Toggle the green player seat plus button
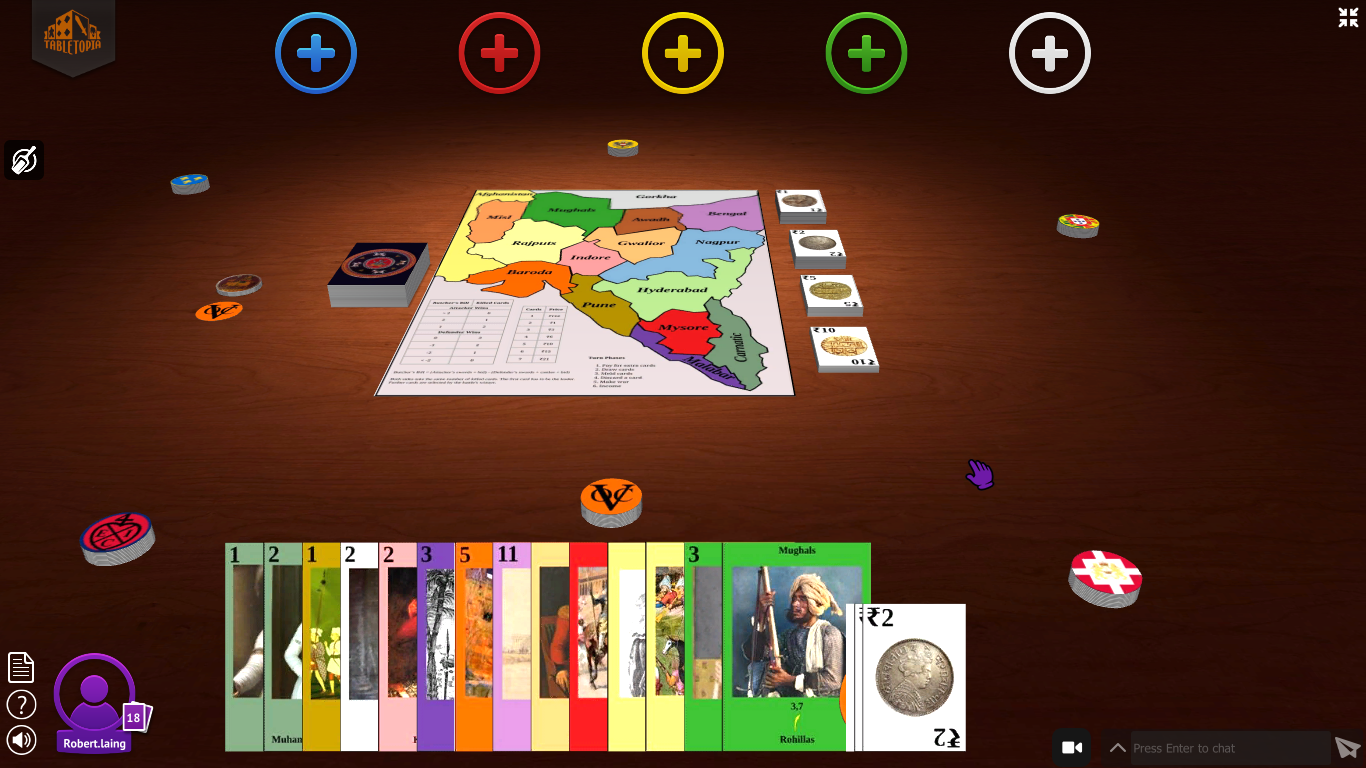 [866, 53]
